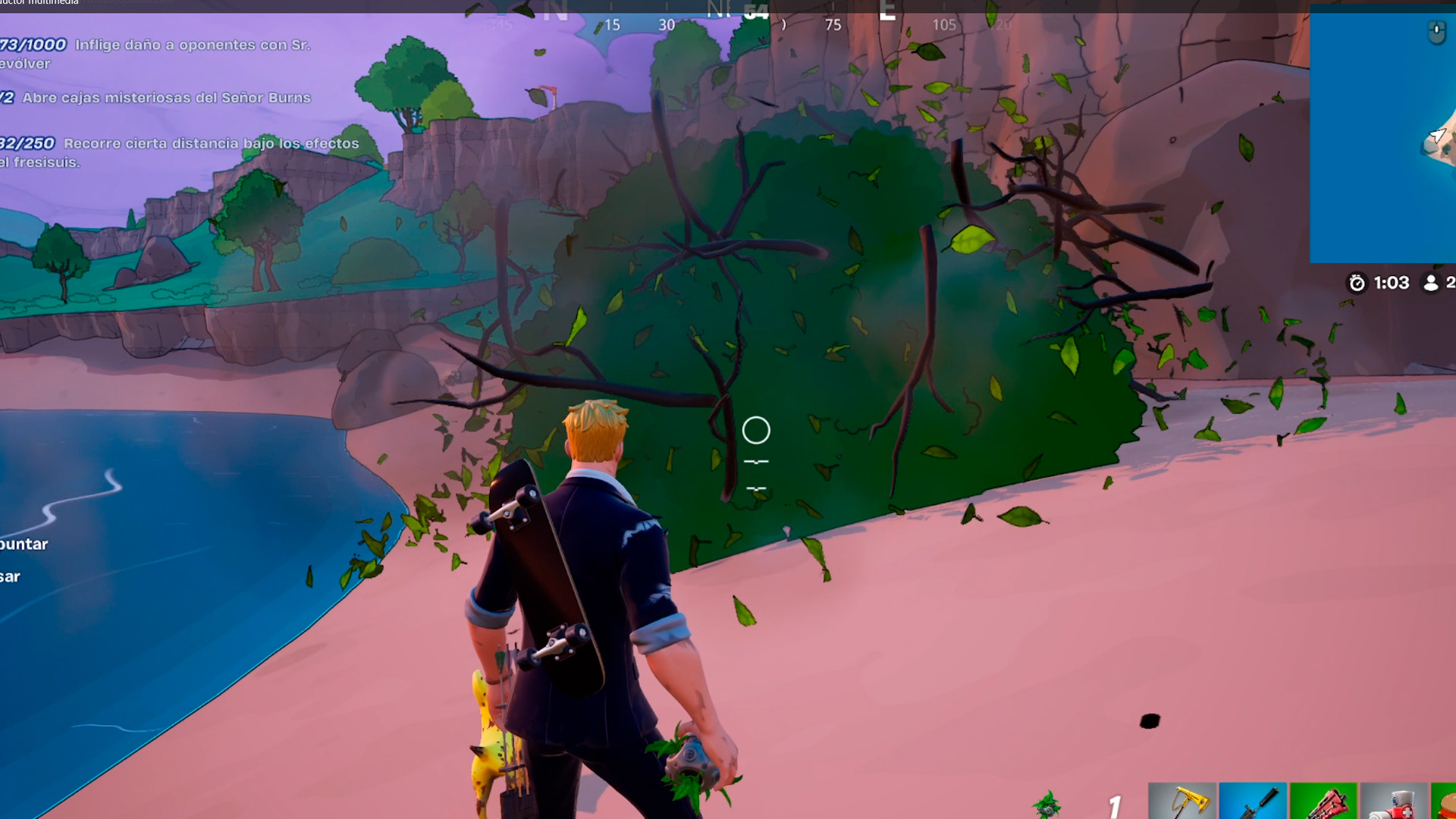
Task: Equip the blue suppressed rifle slot
Action: [x=1252, y=802]
